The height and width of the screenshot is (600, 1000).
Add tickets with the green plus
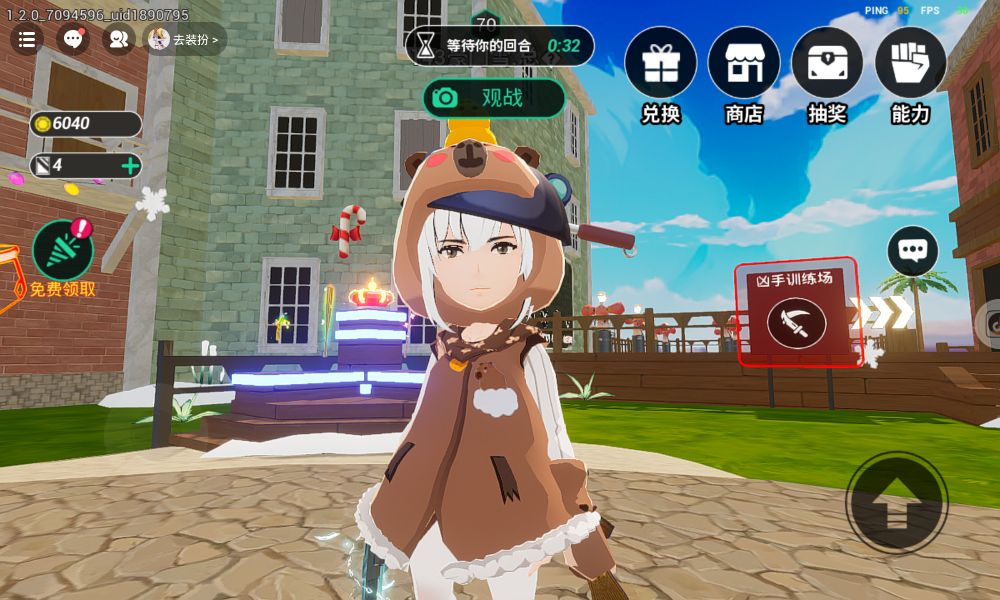[x=130, y=165]
